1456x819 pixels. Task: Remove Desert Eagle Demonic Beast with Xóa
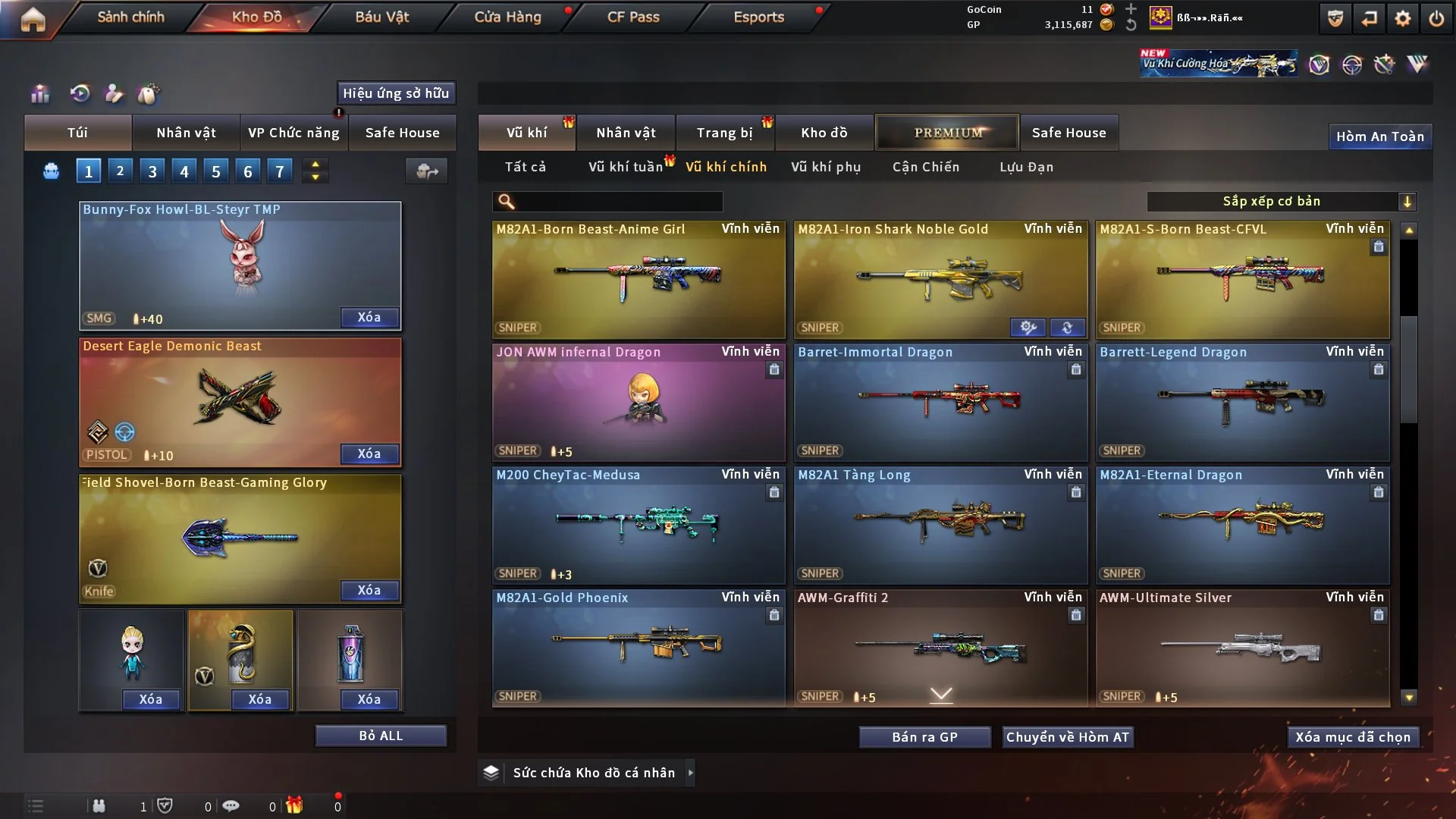coord(369,453)
